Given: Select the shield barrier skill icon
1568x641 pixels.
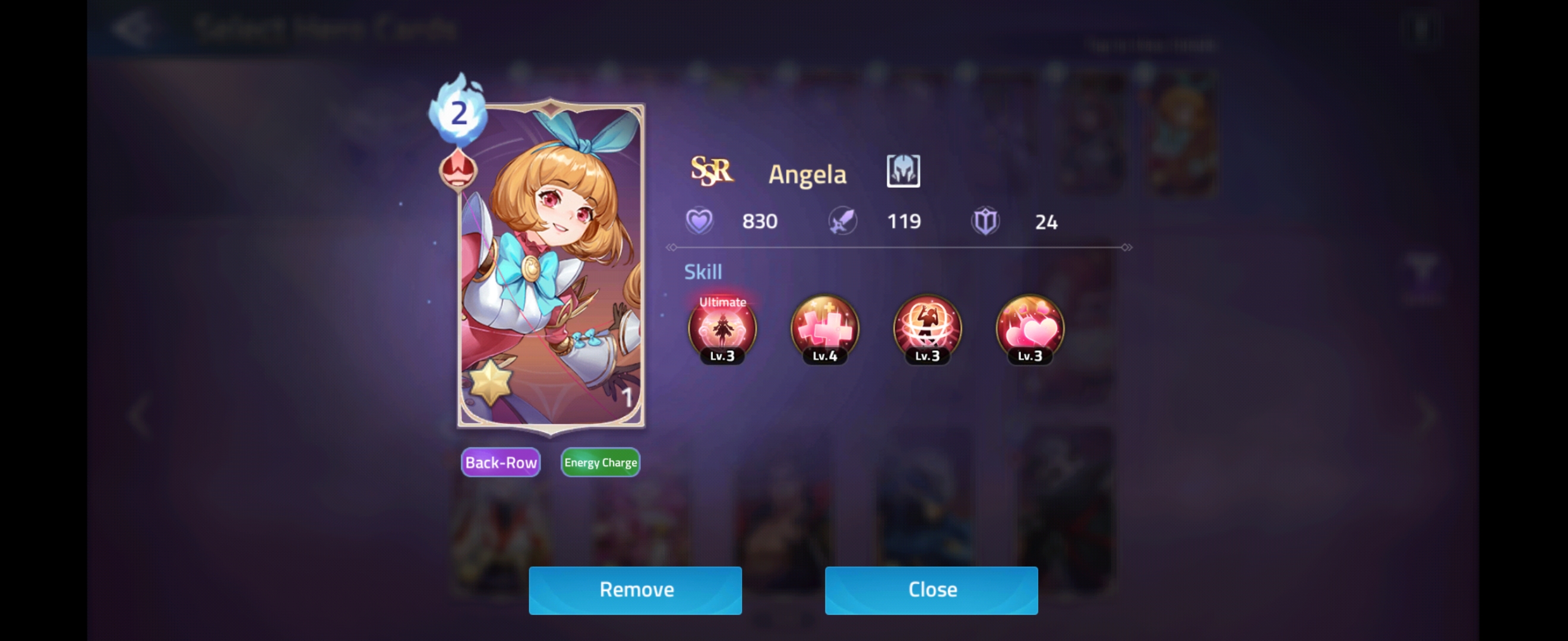Looking at the screenshot, I should (x=926, y=330).
